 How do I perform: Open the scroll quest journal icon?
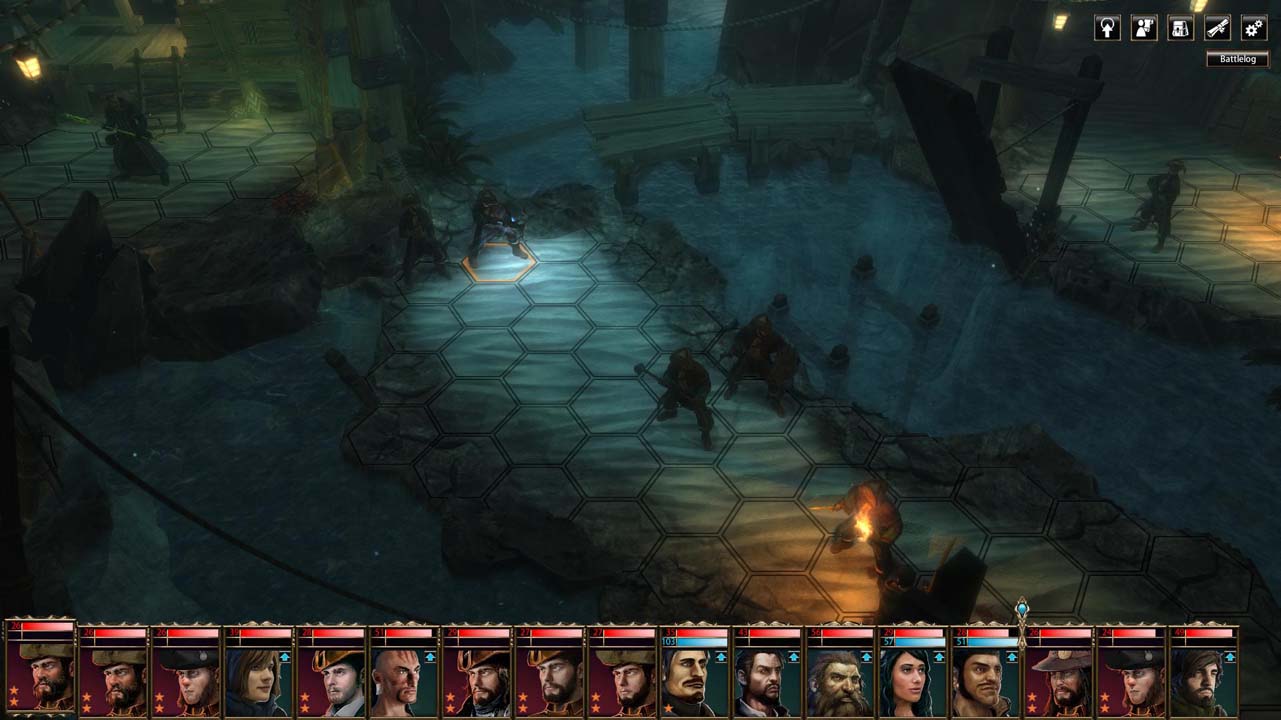(x=1217, y=28)
